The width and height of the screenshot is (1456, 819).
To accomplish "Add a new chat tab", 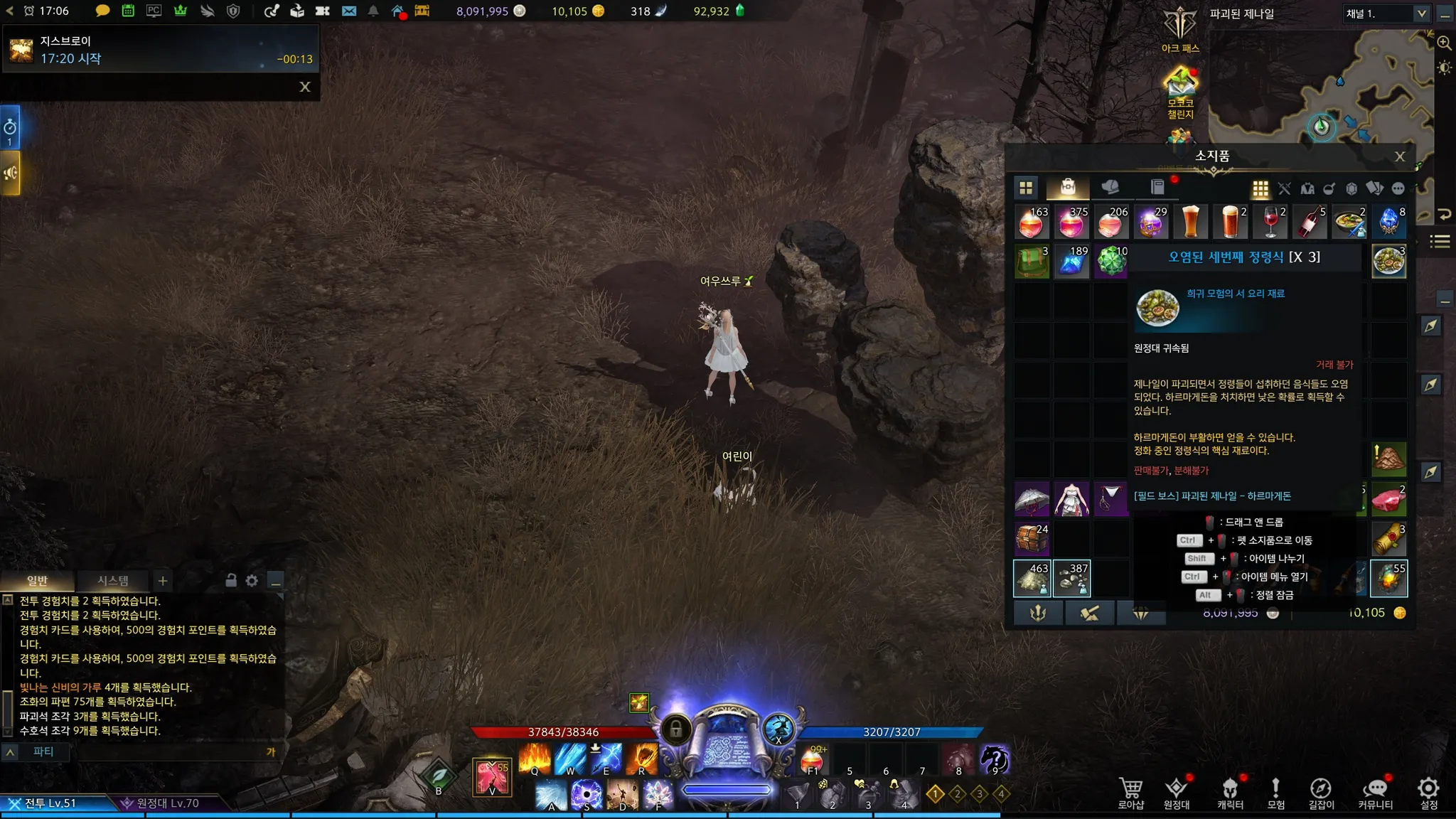I will (x=163, y=581).
